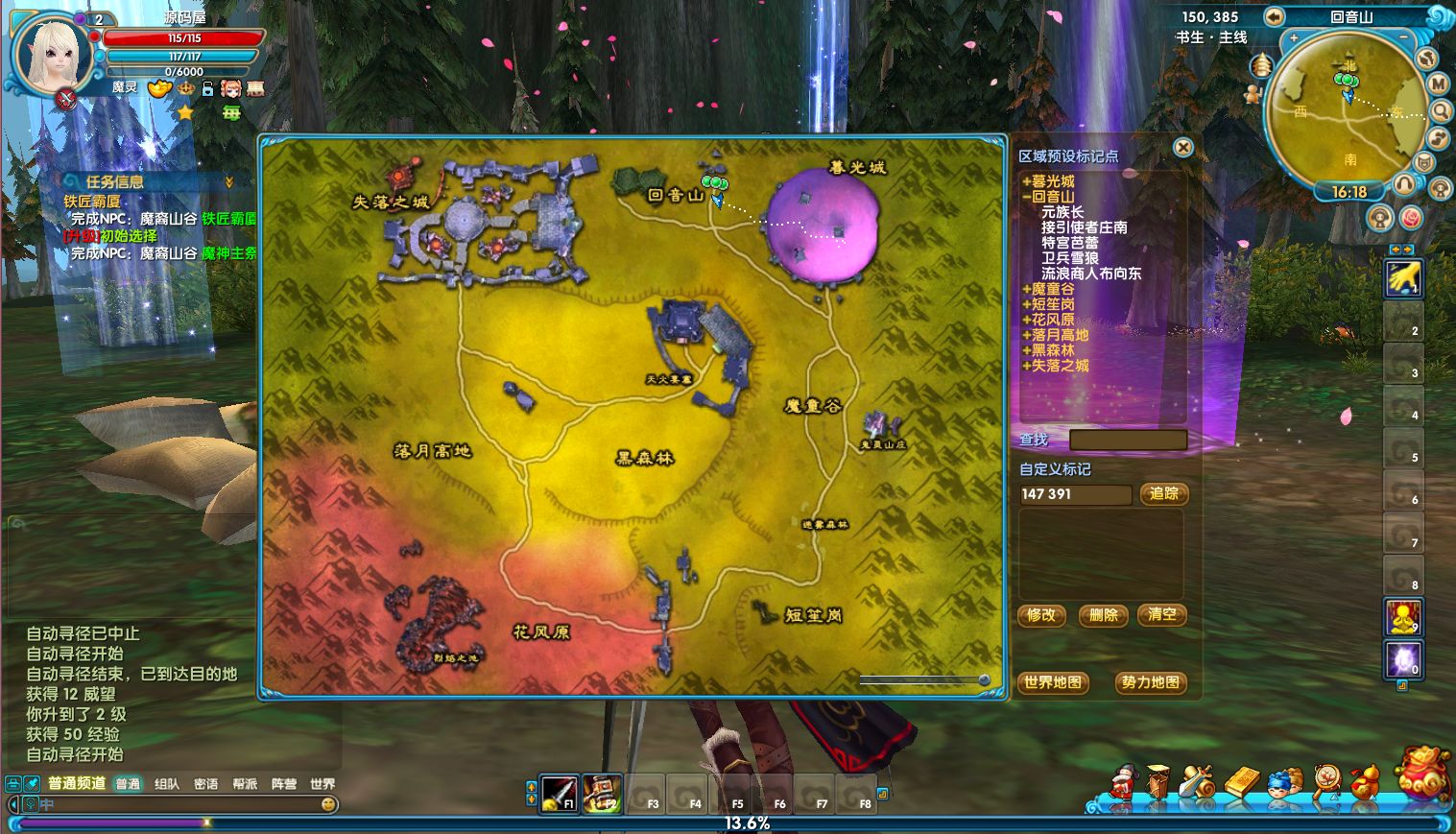Switch to the 世界 chat channel
Screen dimensions: 1456x834
pyautogui.click(x=322, y=784)
